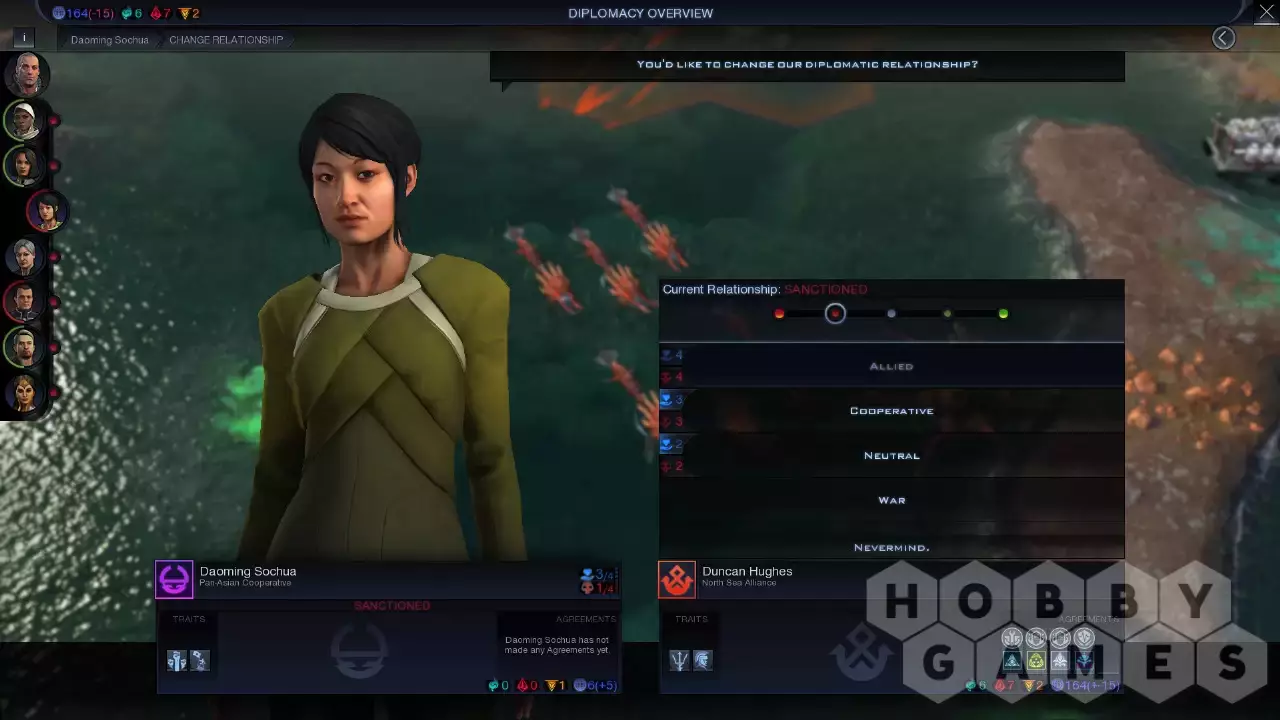
Task: Click the orange North Sea Alliance emblem
Action: [677, 579]
